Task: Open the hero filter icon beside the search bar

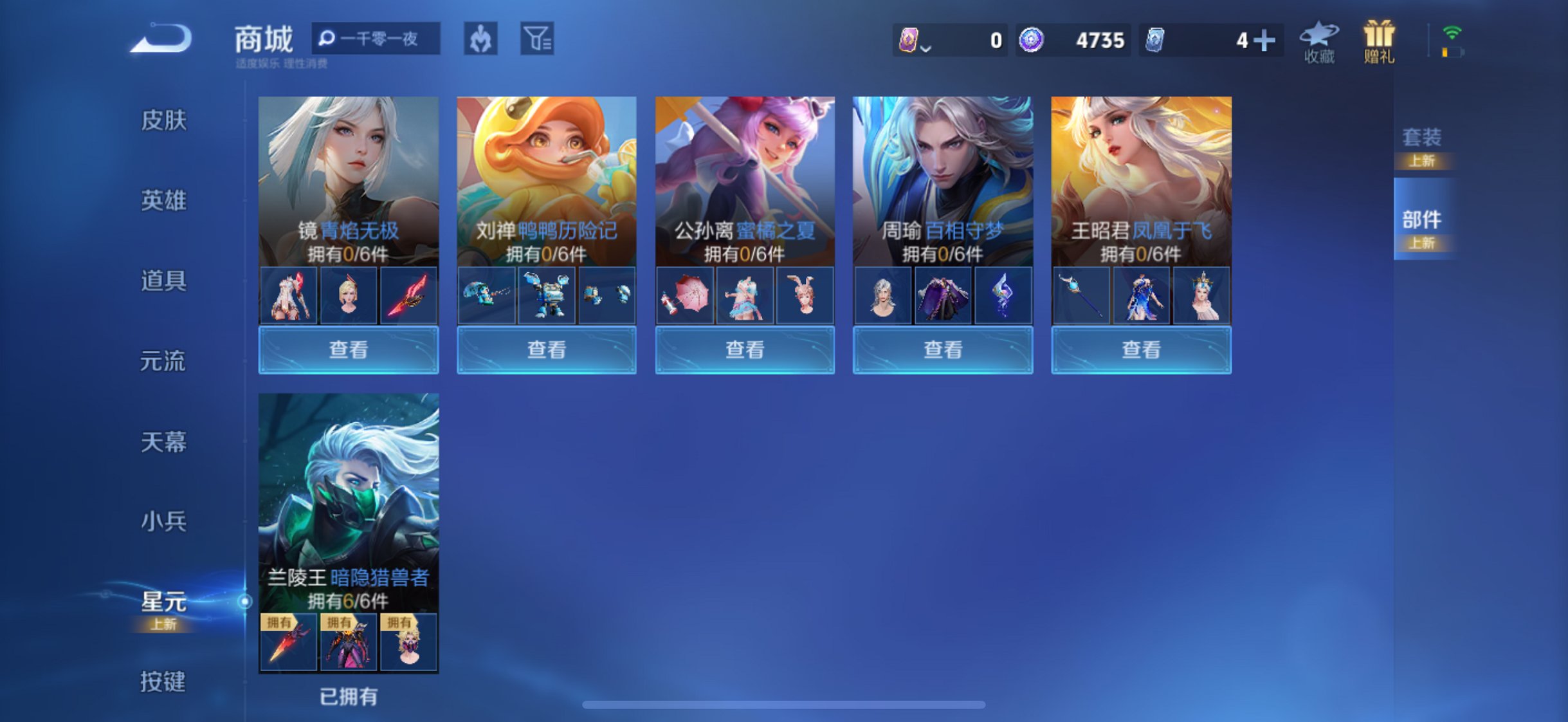Action: click(x=481, y=40)
